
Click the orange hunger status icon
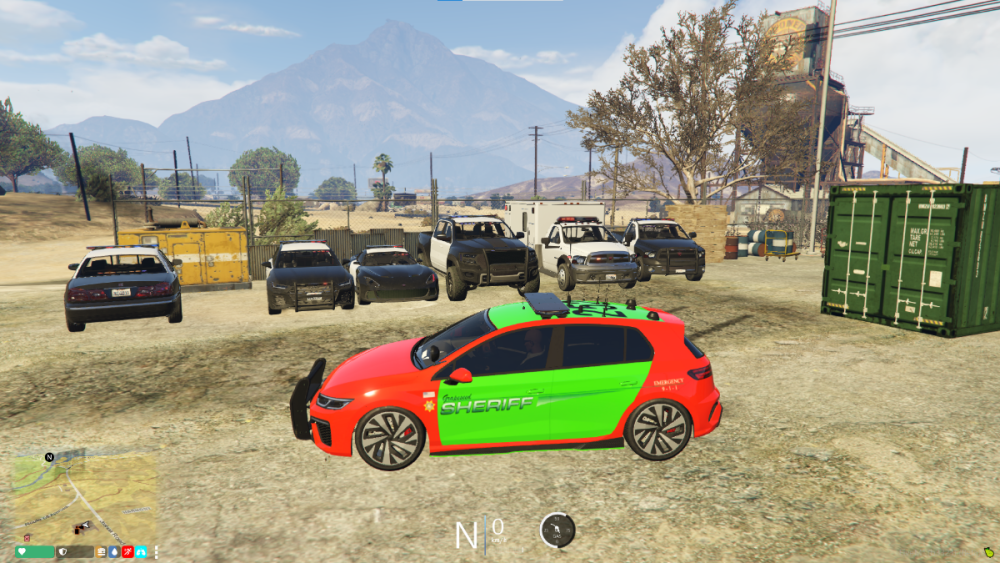pos(101,552)
